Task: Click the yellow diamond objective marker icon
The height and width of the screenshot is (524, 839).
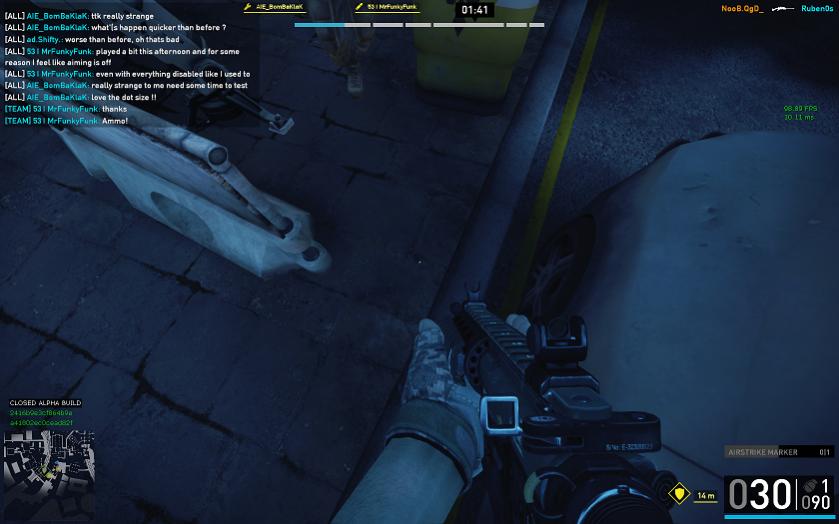Action: (x=679, y=494)
